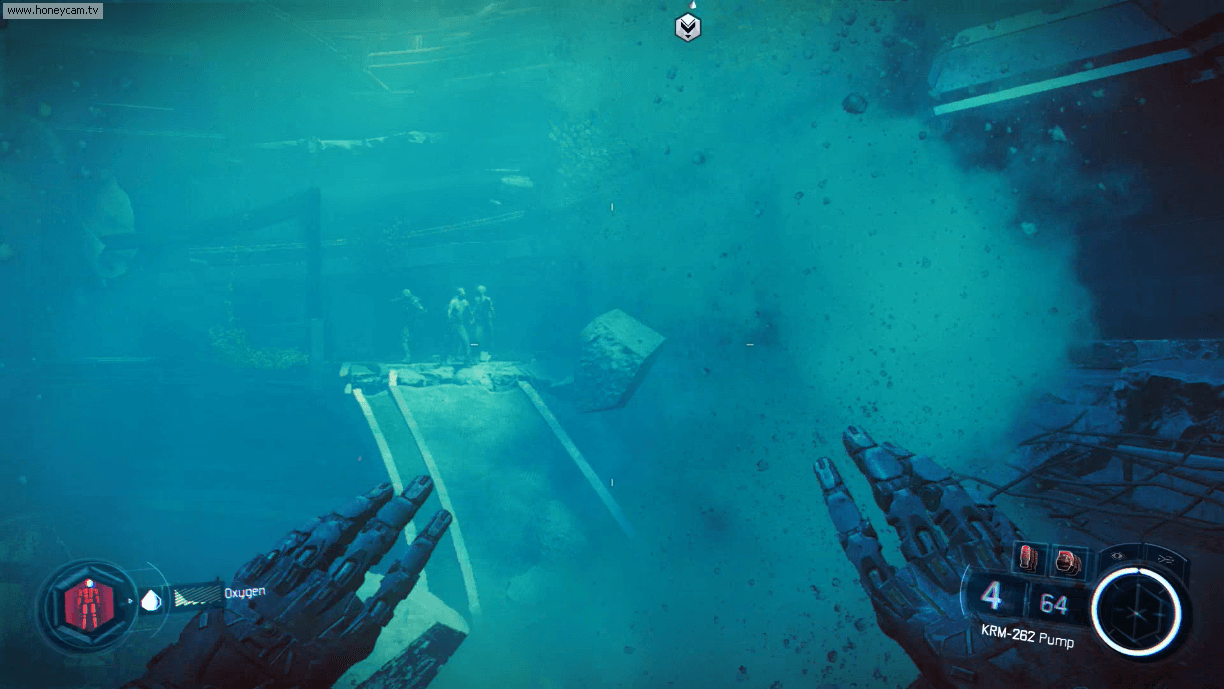Open the www.honeycam.tv watermark link
The height and width of the screenshot is (689, 1224).
pos(52,10)
